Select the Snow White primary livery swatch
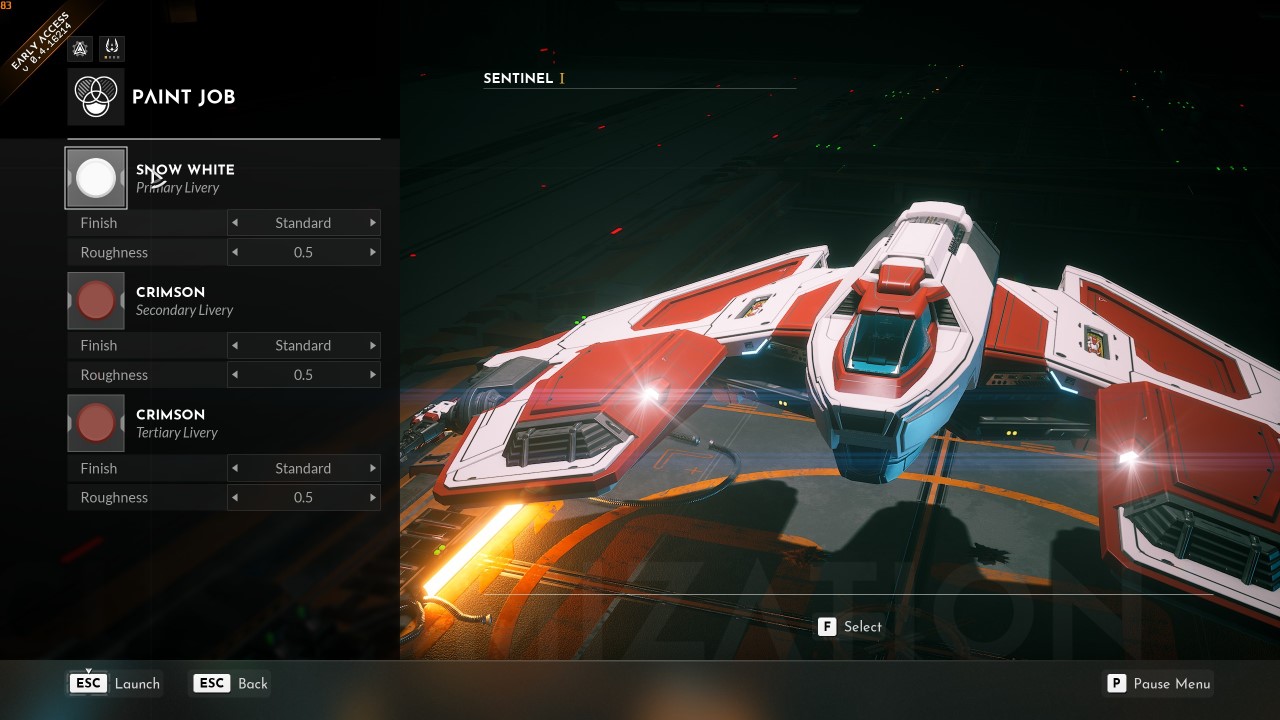 pyautogui.click(x=95, y=177)
